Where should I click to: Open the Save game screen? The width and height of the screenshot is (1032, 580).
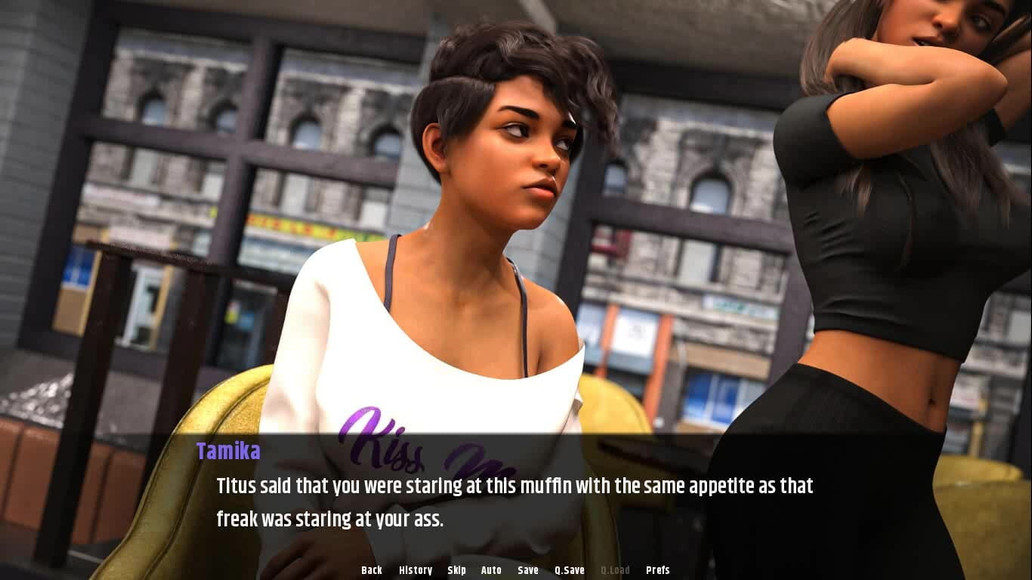pos(528,570)
